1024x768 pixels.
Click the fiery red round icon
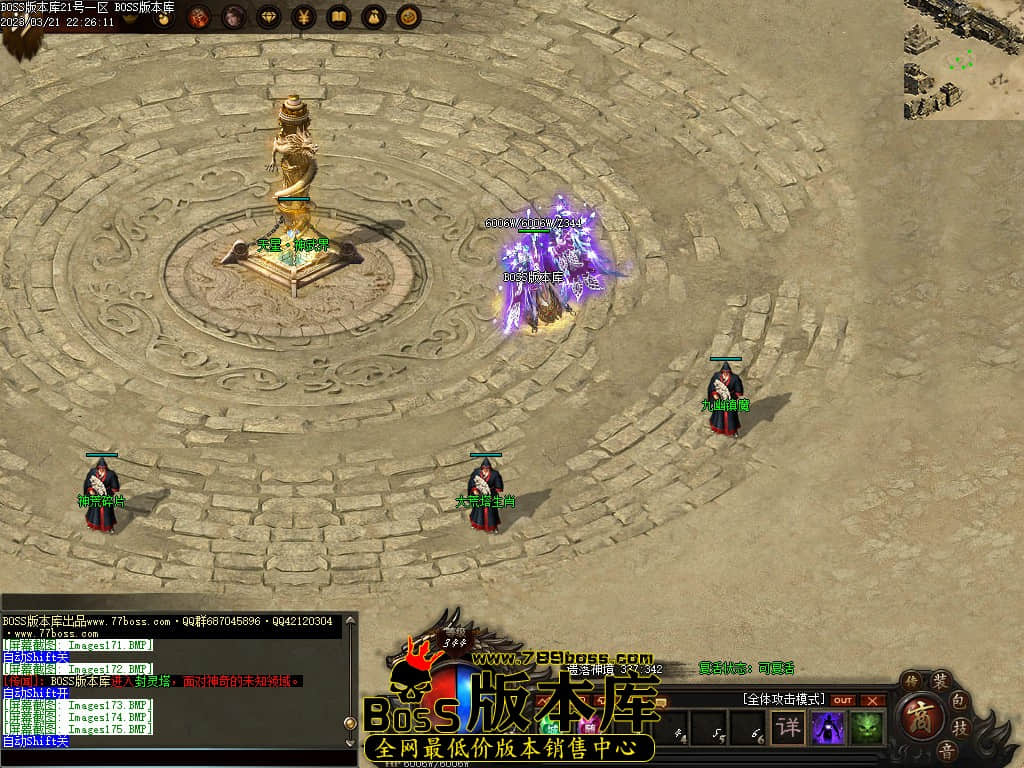coord(199,17)
